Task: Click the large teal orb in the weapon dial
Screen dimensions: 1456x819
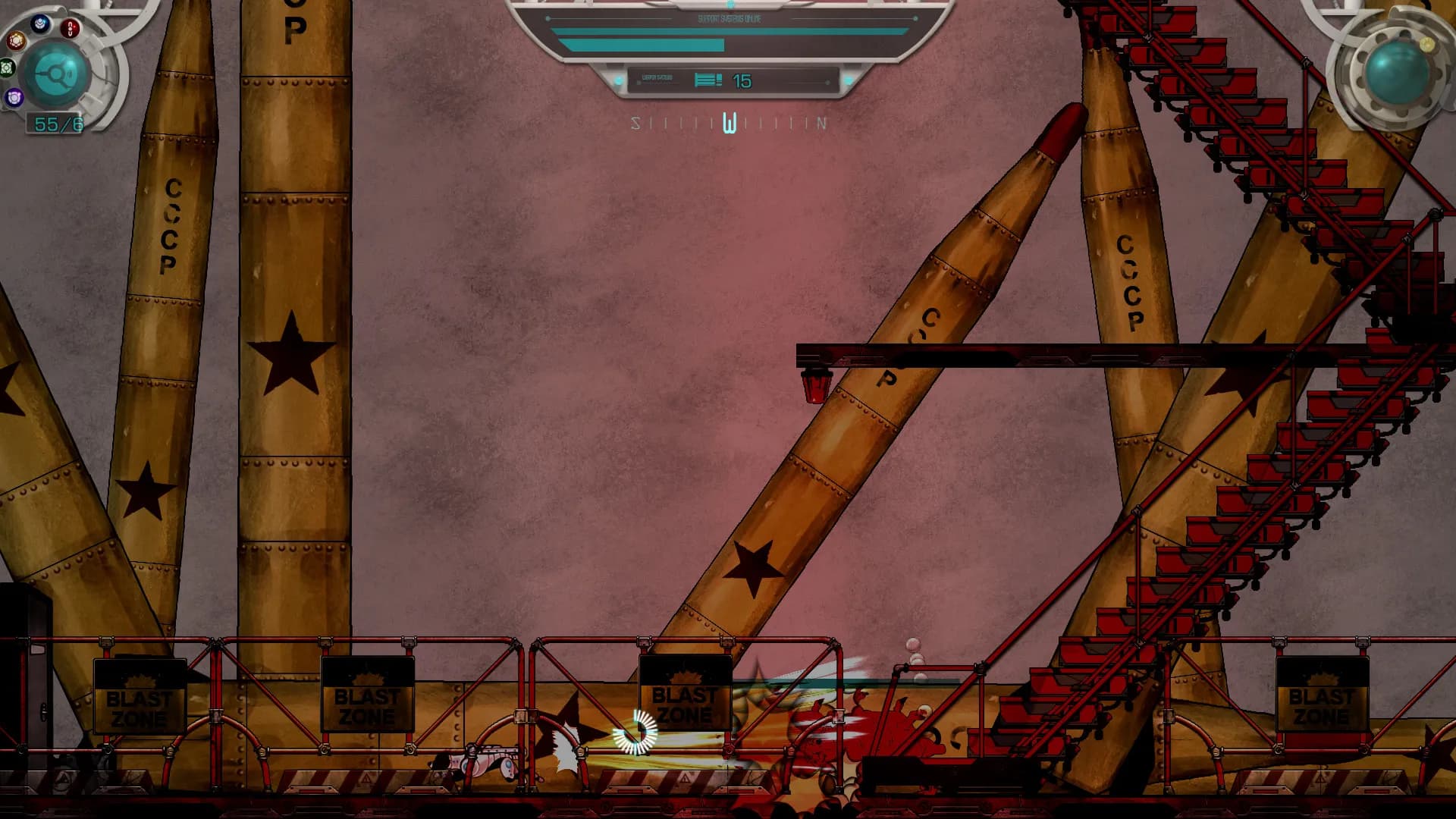Action: [58, 74]
